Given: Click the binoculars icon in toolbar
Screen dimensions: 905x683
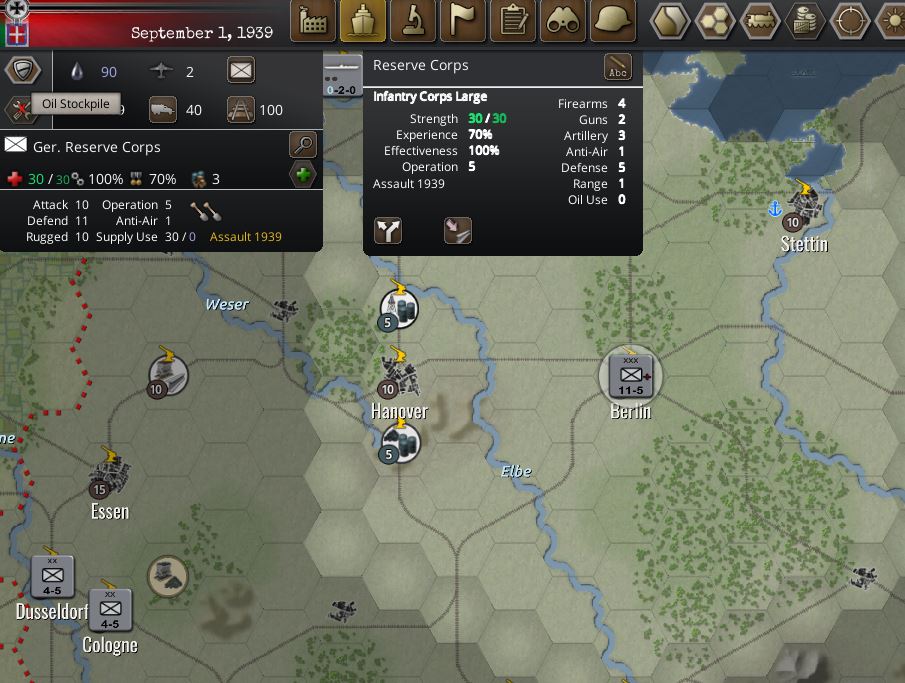Looking at the screenshot, I should point(563,20).
